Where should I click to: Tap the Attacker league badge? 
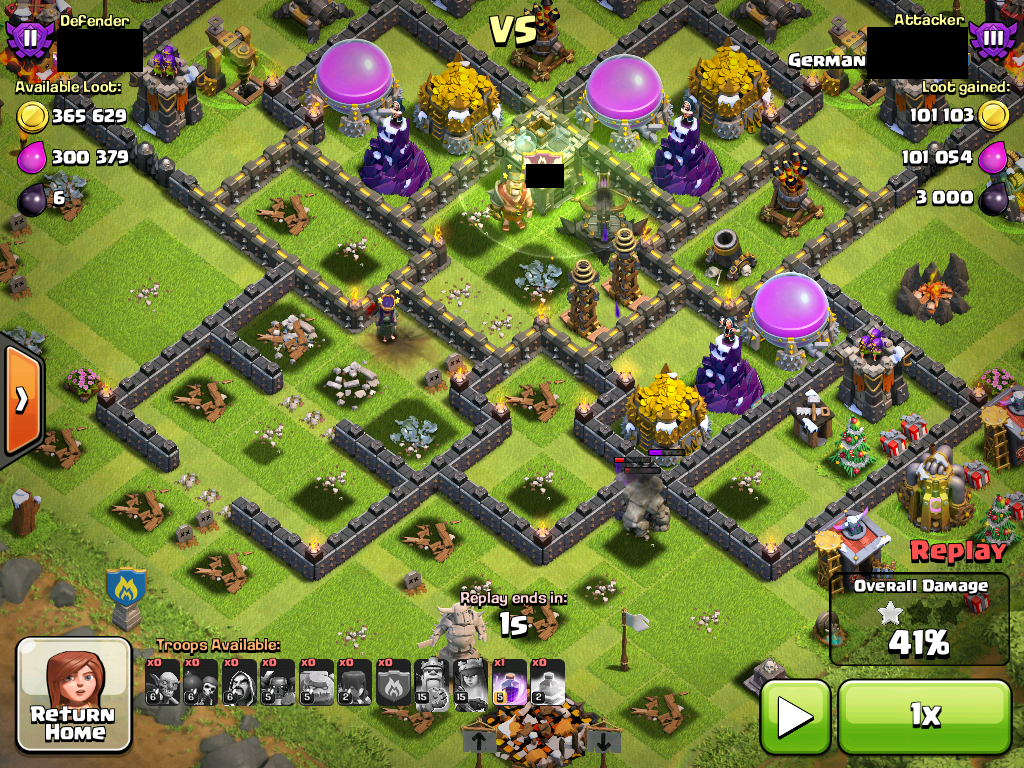(990, 41)
